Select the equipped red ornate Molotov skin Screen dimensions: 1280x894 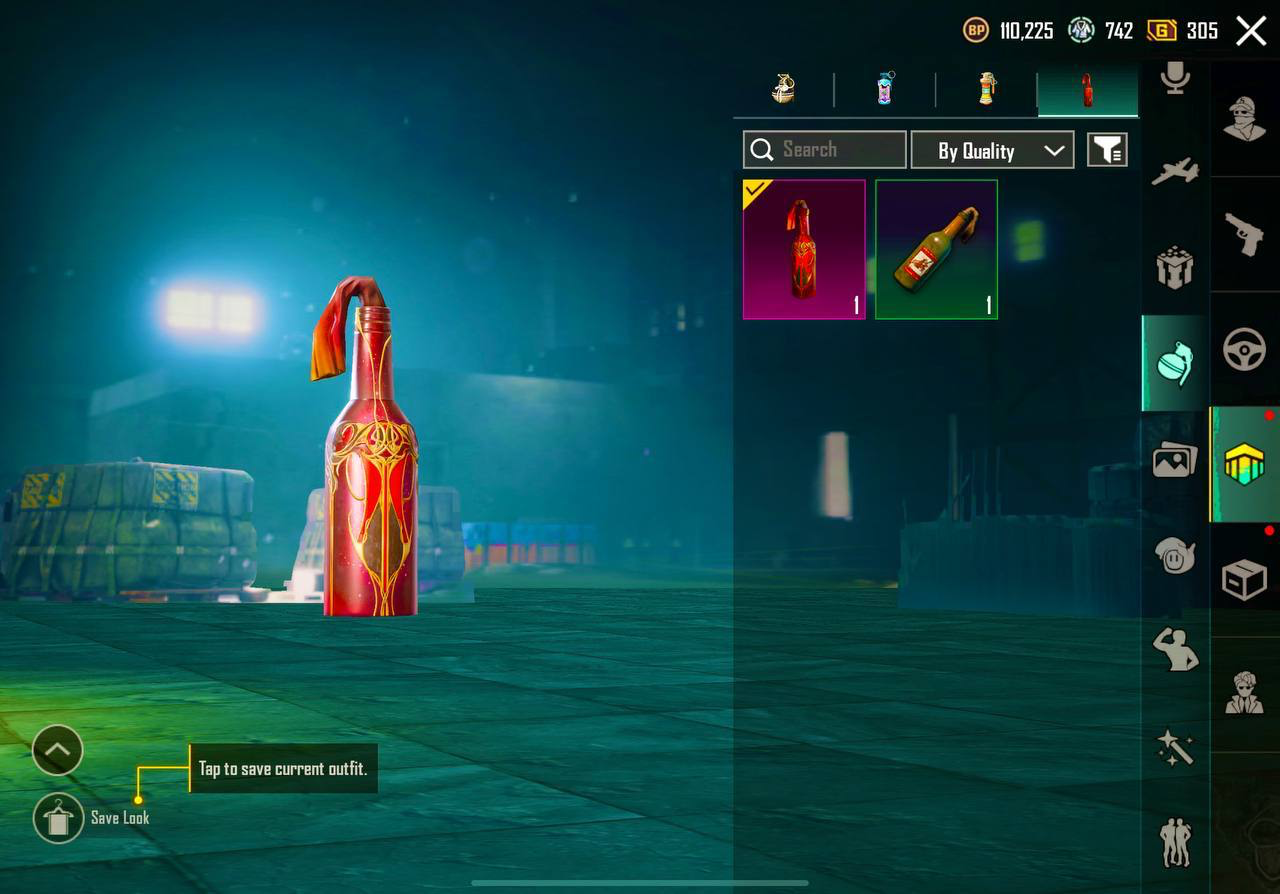[x=804, y=249]
